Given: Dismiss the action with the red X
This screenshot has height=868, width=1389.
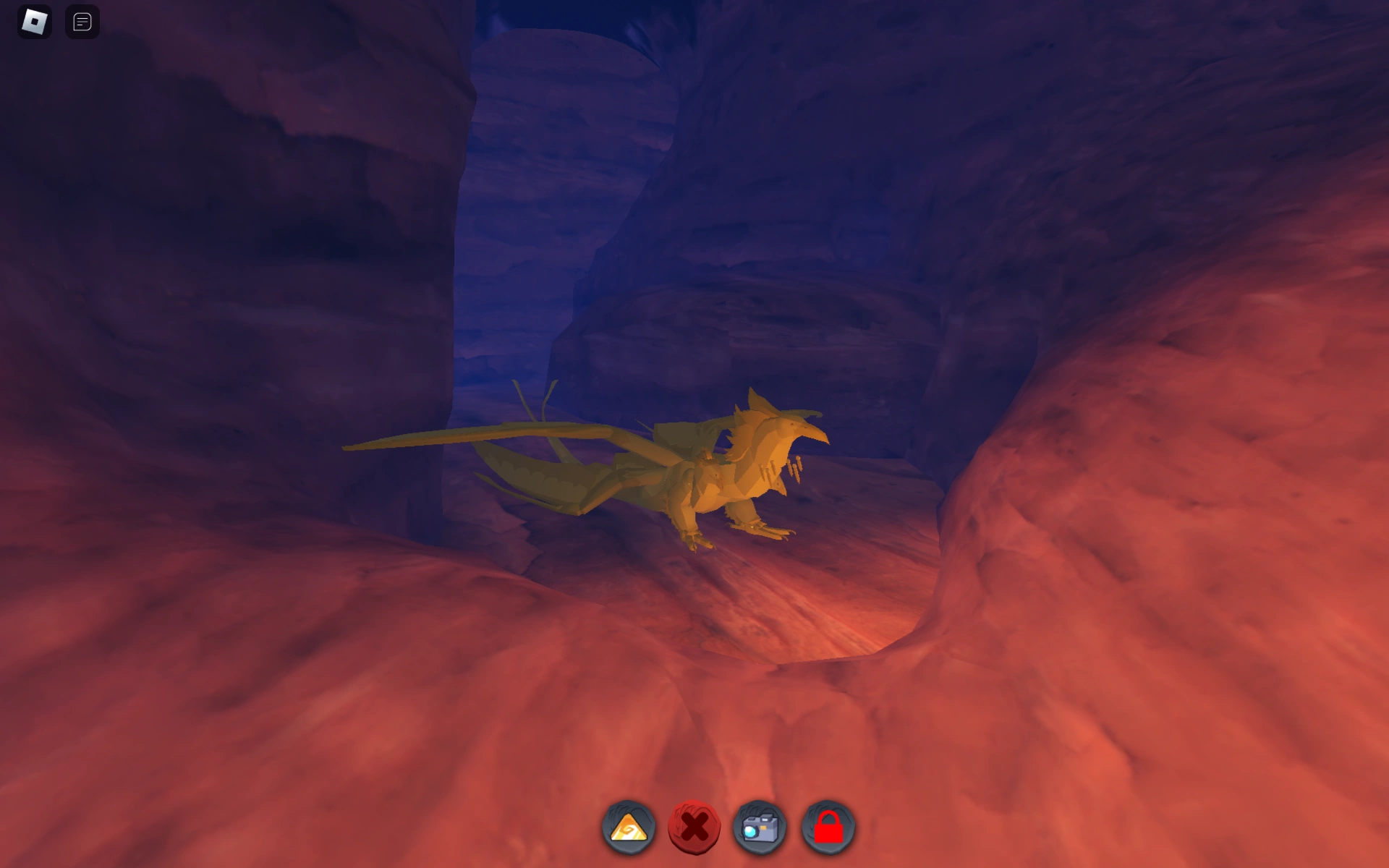Looking at the screenshot, I should point(694,829).
